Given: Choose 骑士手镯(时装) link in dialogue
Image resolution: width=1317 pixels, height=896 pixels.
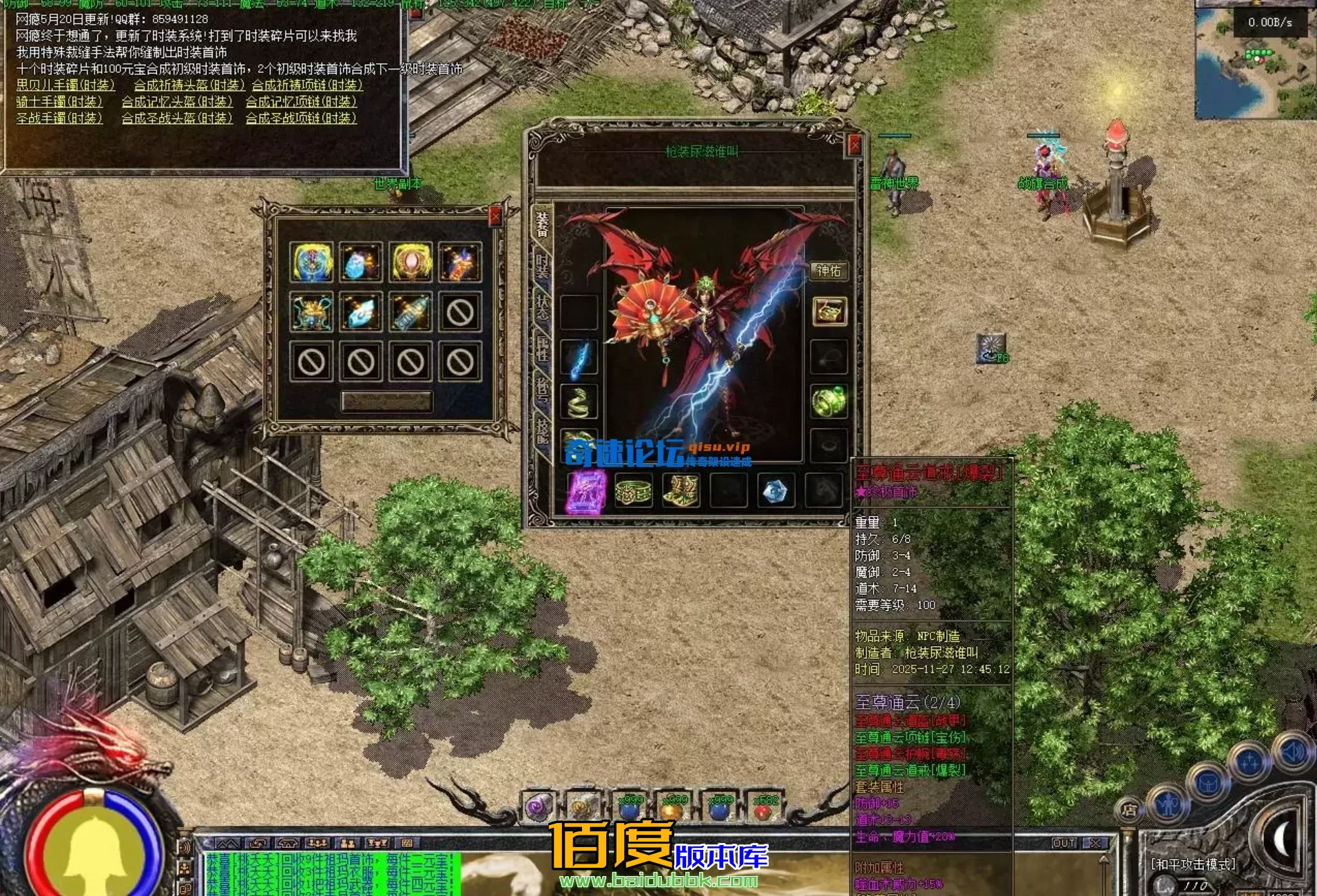Looking at the screenshot, I should [x=59, y=102].
